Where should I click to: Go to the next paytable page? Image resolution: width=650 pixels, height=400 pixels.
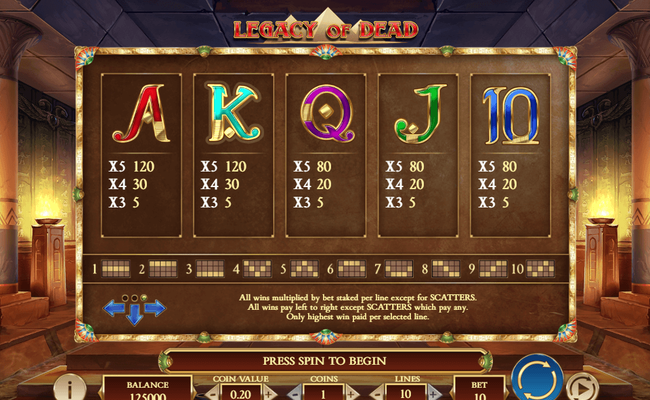154,309
